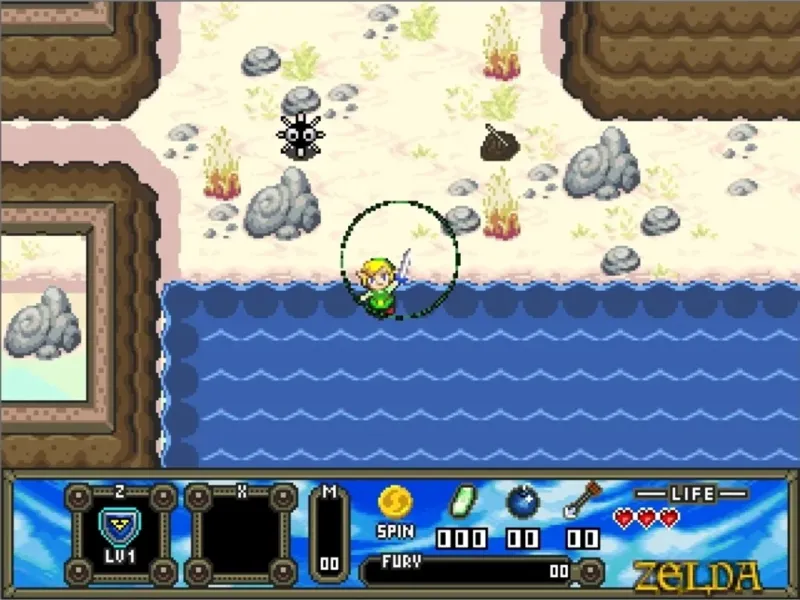Choose the arrow icon
The height and width of the screenshot is (600, 800).
pyautogui.click(x=582, y=499)
